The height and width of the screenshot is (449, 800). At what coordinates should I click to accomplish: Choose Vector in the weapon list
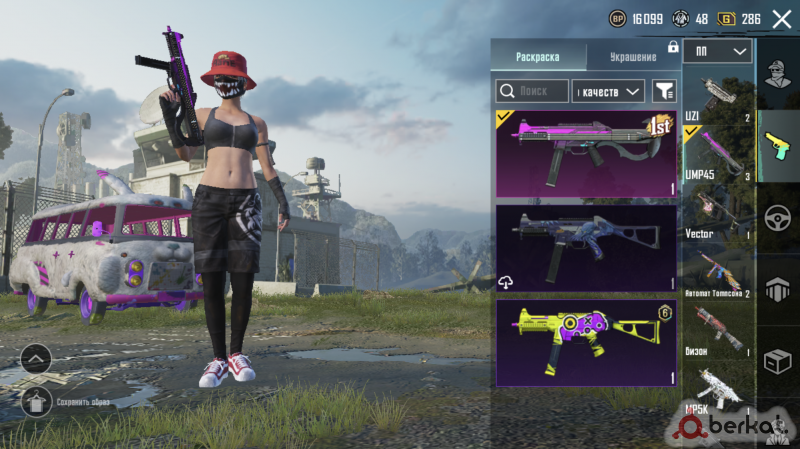pyautogui.click(x=718, y=211)
